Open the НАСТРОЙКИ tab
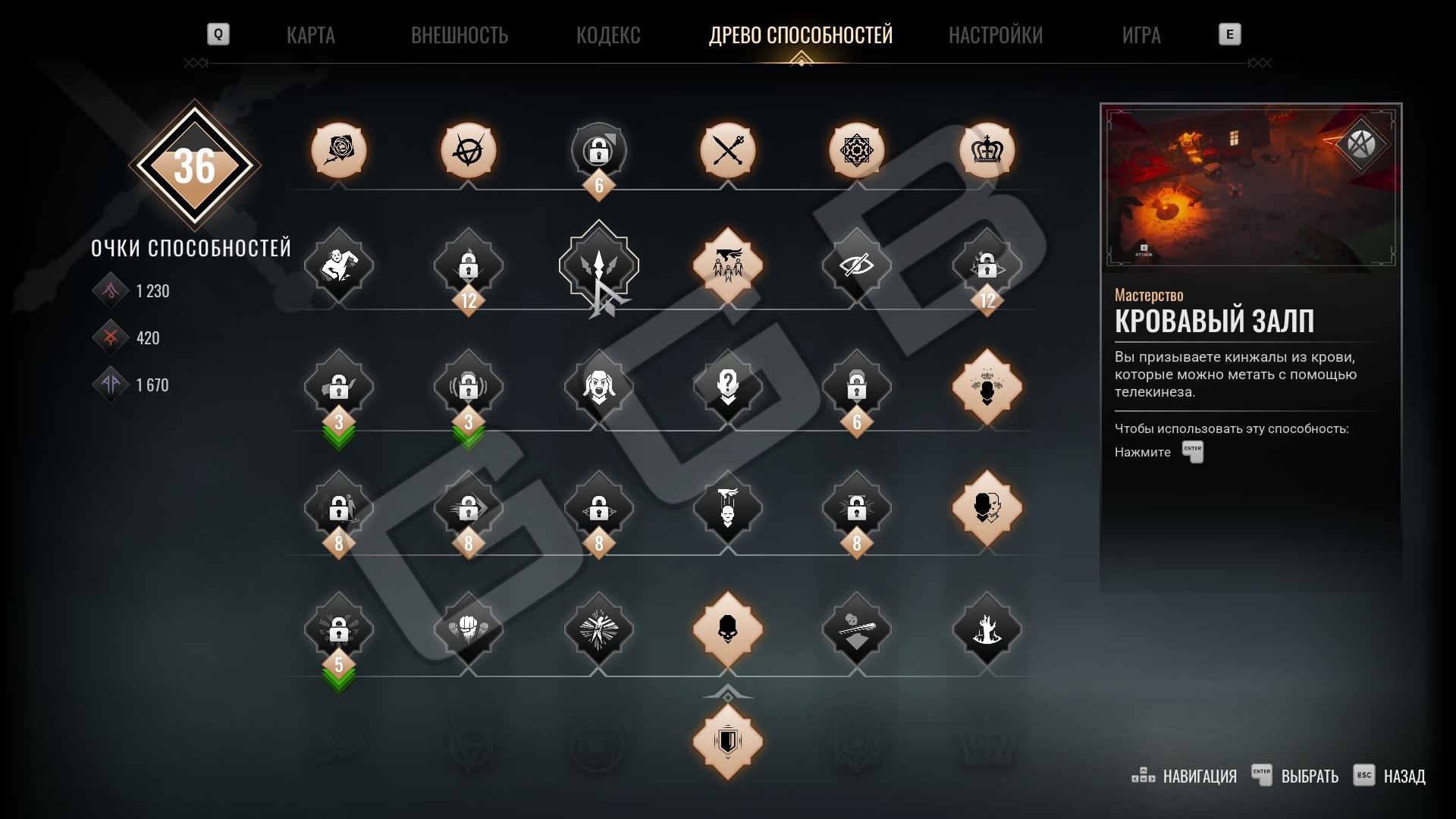 pos(995,35)
